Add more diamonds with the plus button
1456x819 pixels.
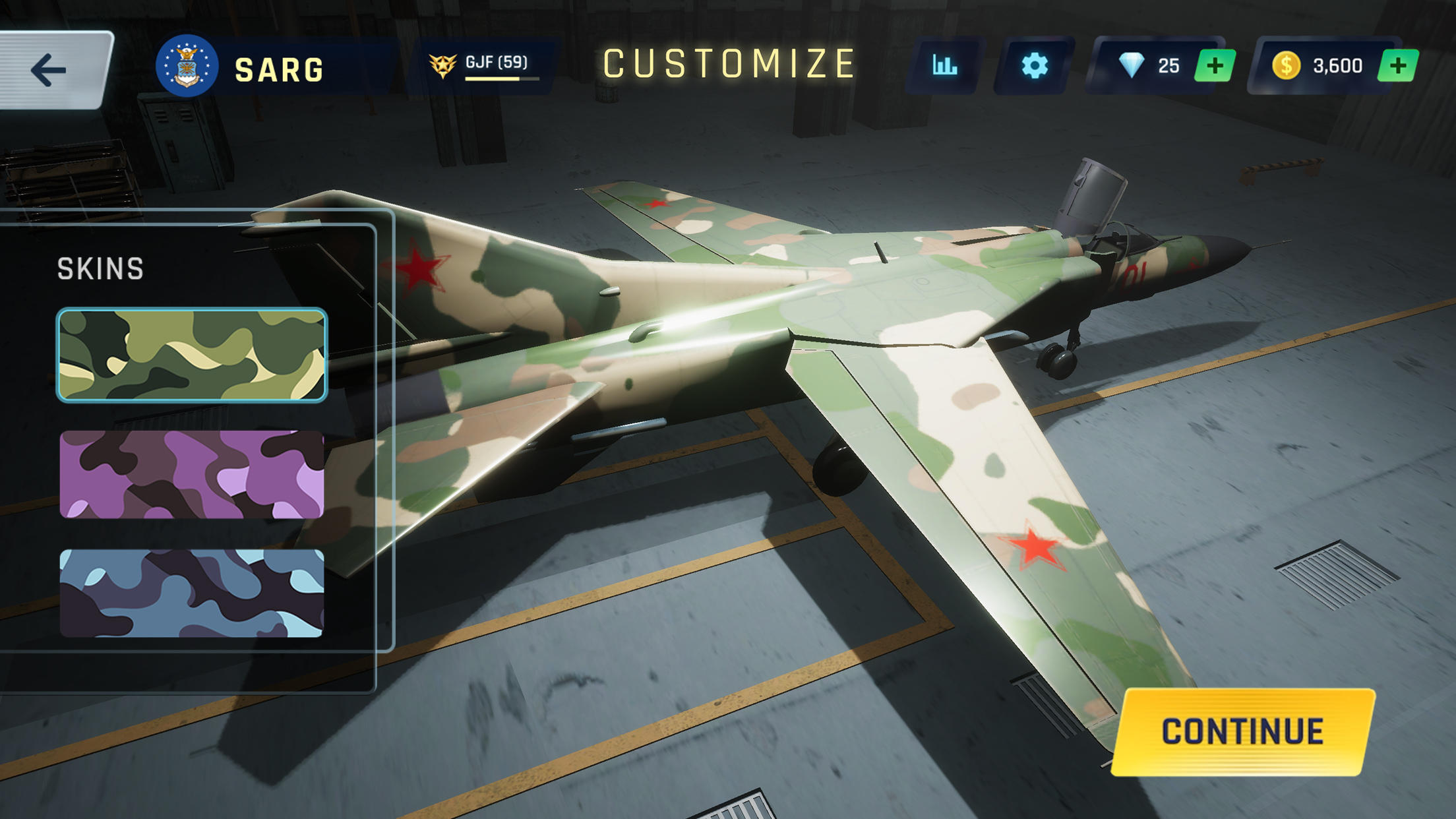pos(1214,66)
